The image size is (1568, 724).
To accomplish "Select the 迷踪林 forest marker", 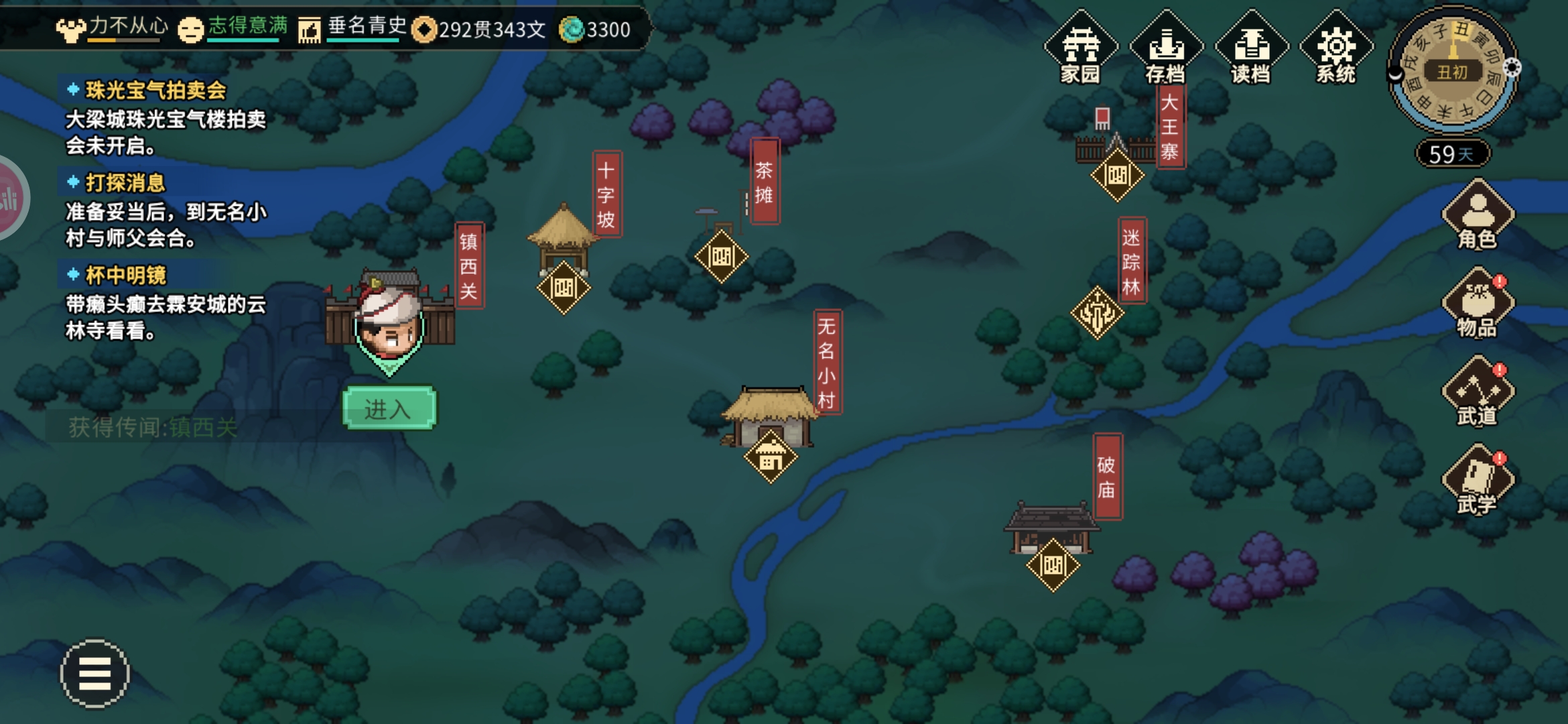I will click(x=1097, y=312).
